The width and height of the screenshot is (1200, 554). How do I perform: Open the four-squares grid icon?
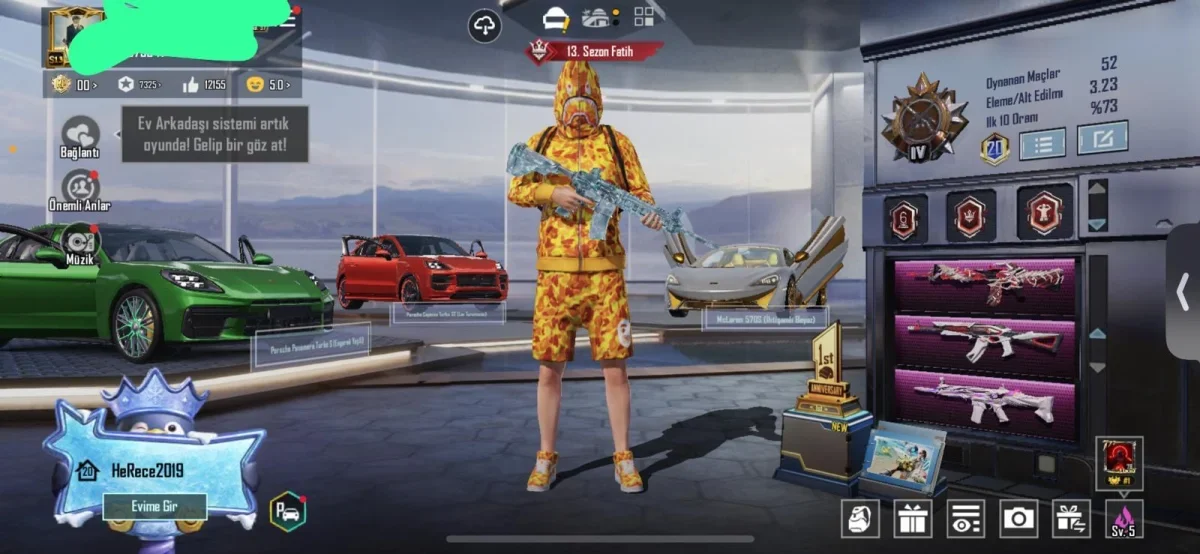[x=644, y=17]
